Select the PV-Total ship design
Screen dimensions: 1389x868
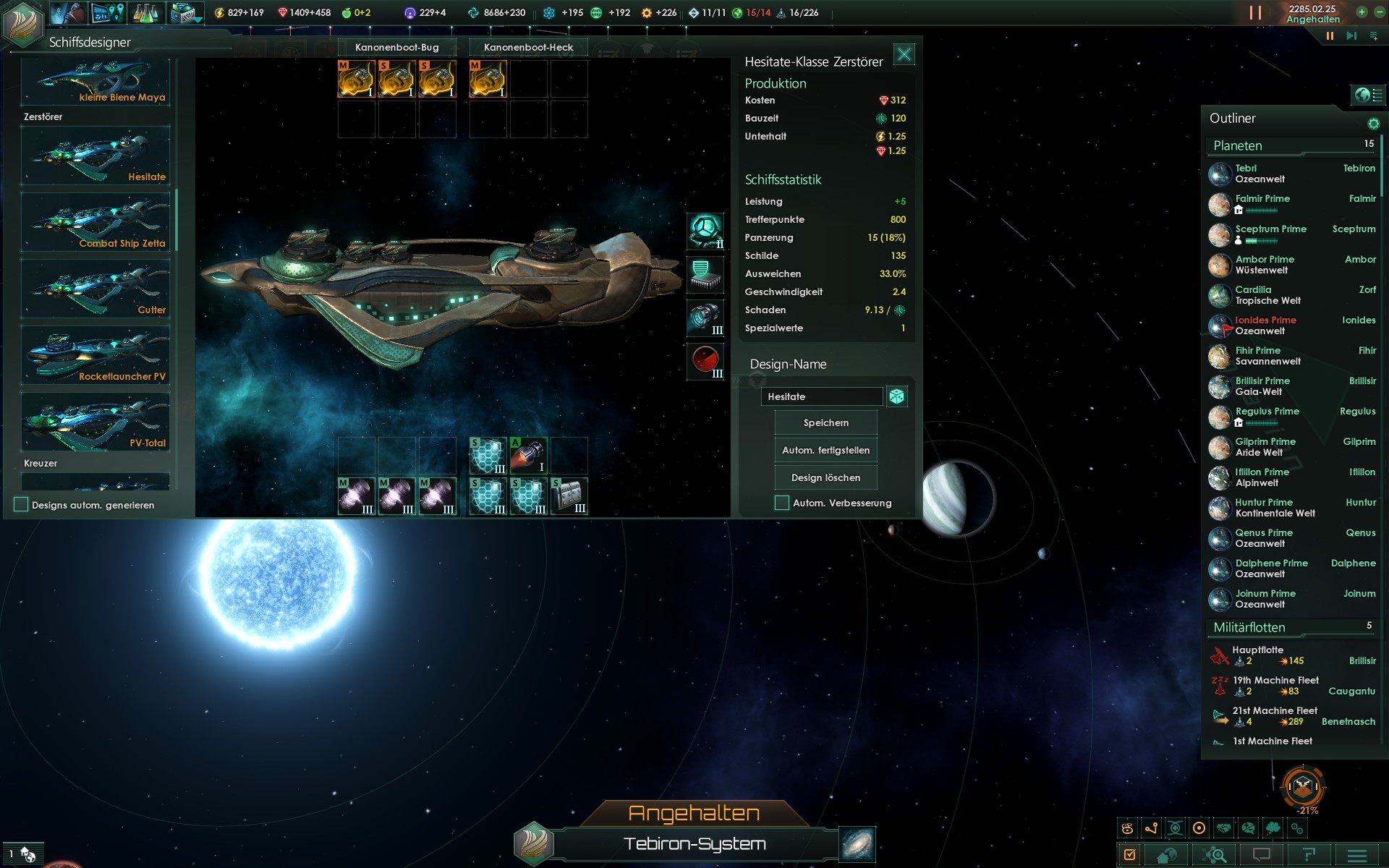[95, 421]
